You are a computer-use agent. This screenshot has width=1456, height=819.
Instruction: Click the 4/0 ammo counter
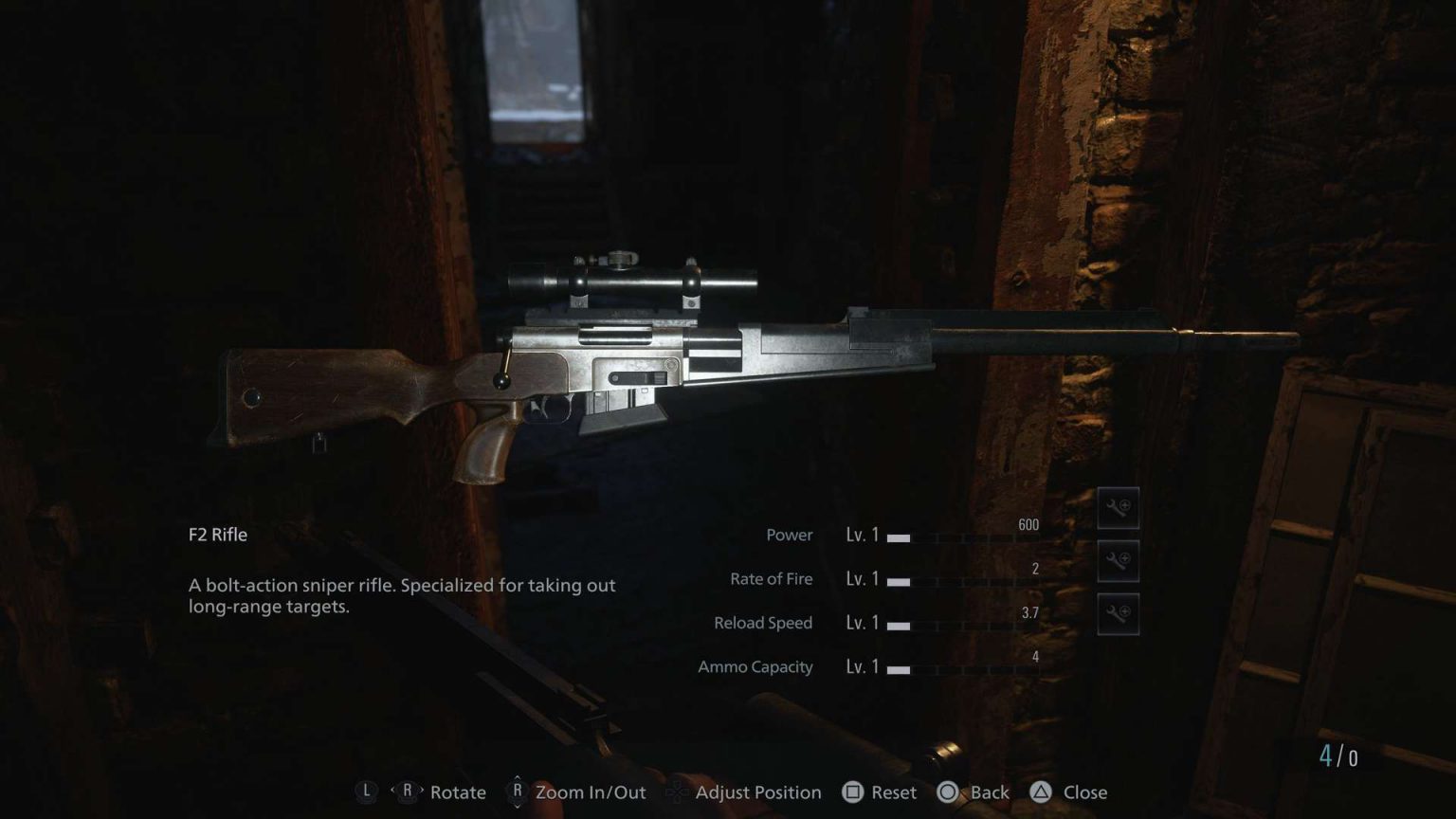(x=1337, y=755)
